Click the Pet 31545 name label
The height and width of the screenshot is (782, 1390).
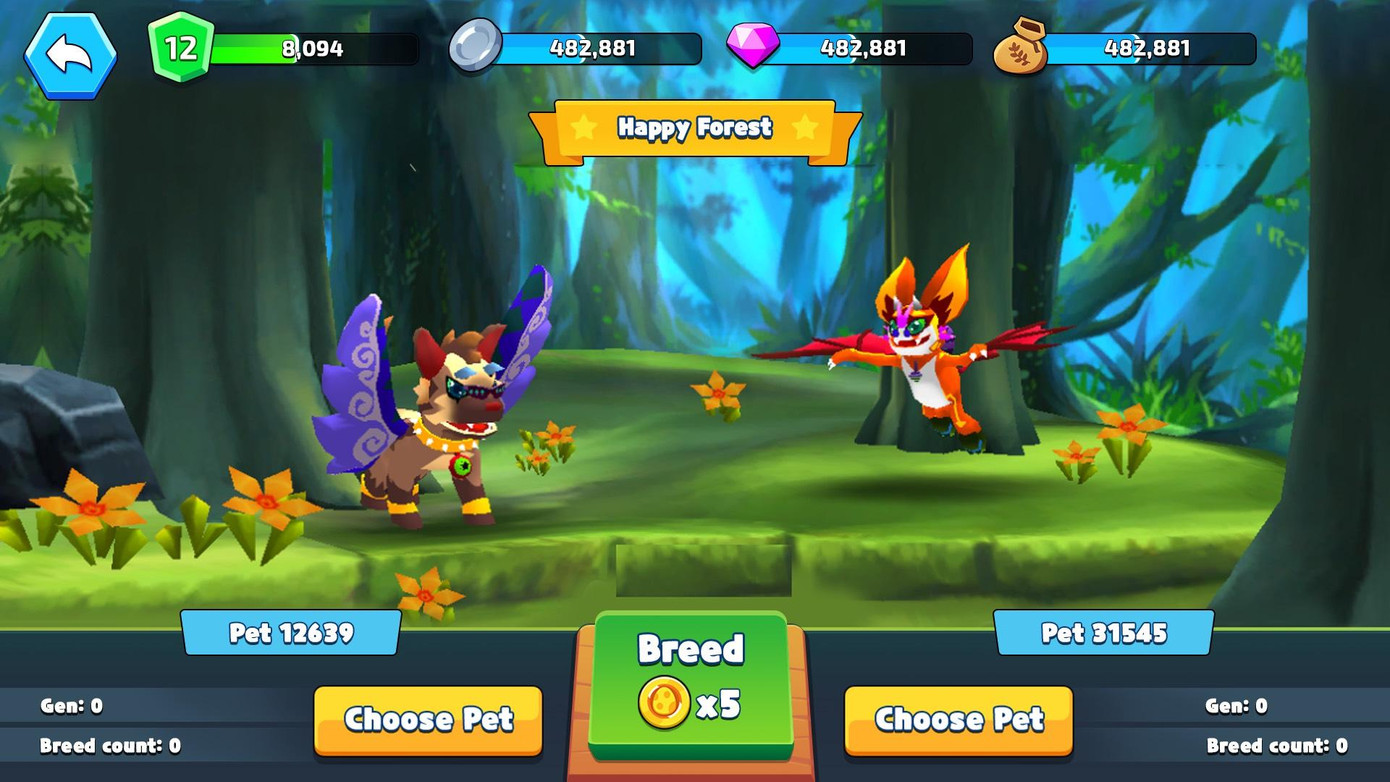1104,631
